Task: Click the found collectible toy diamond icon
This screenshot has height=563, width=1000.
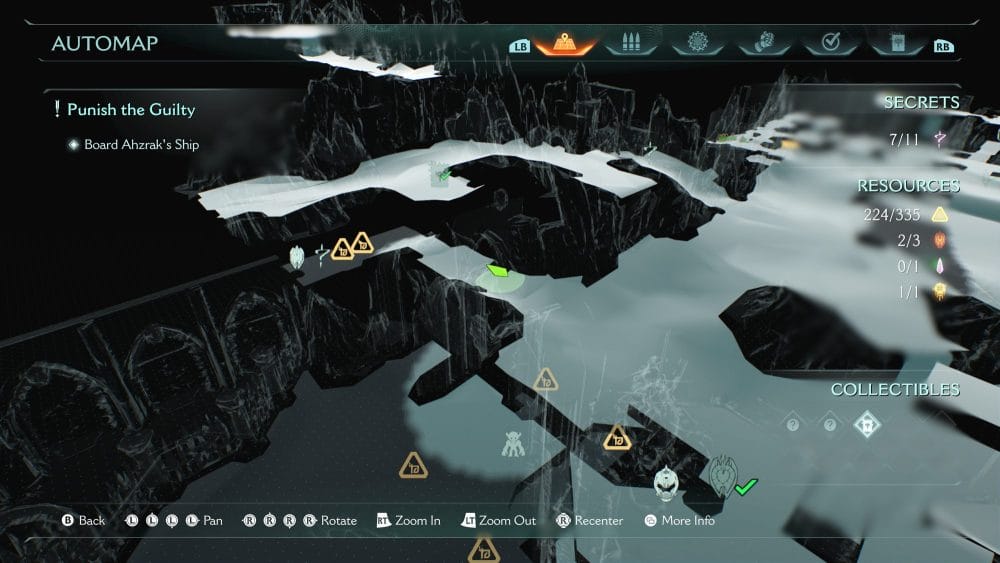Action: (x=867, y=425)
